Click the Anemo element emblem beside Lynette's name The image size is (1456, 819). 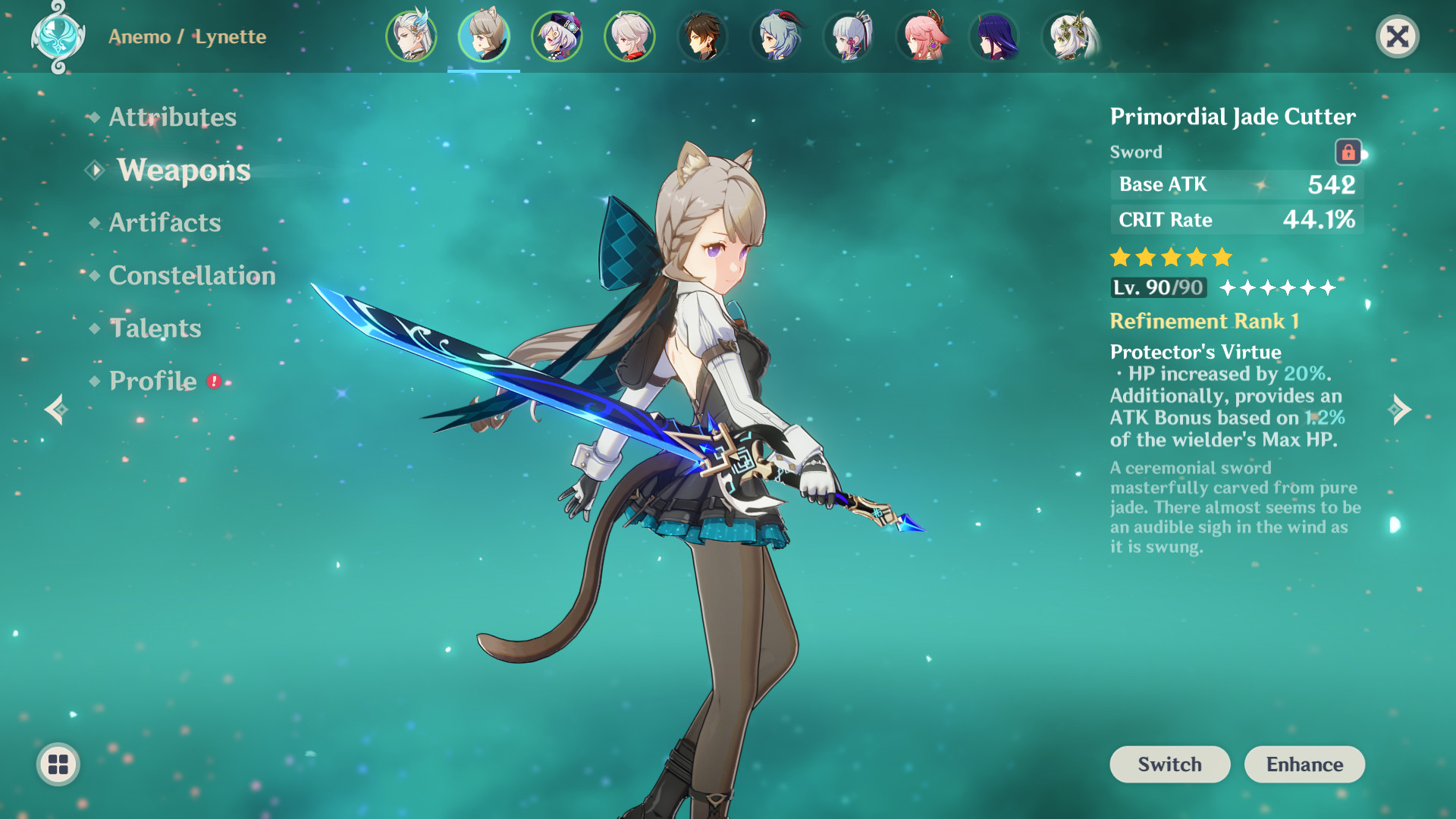[59, 36]
